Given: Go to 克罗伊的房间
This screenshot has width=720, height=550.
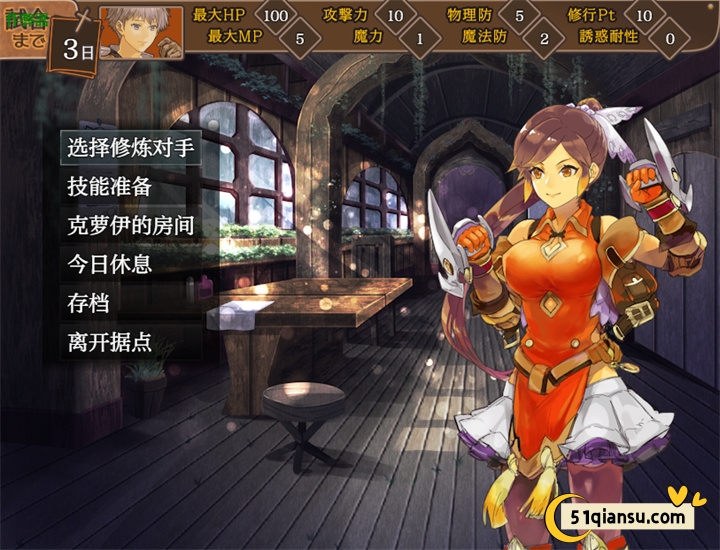Looking at the screenshot, I should click(x=129, y=225).
